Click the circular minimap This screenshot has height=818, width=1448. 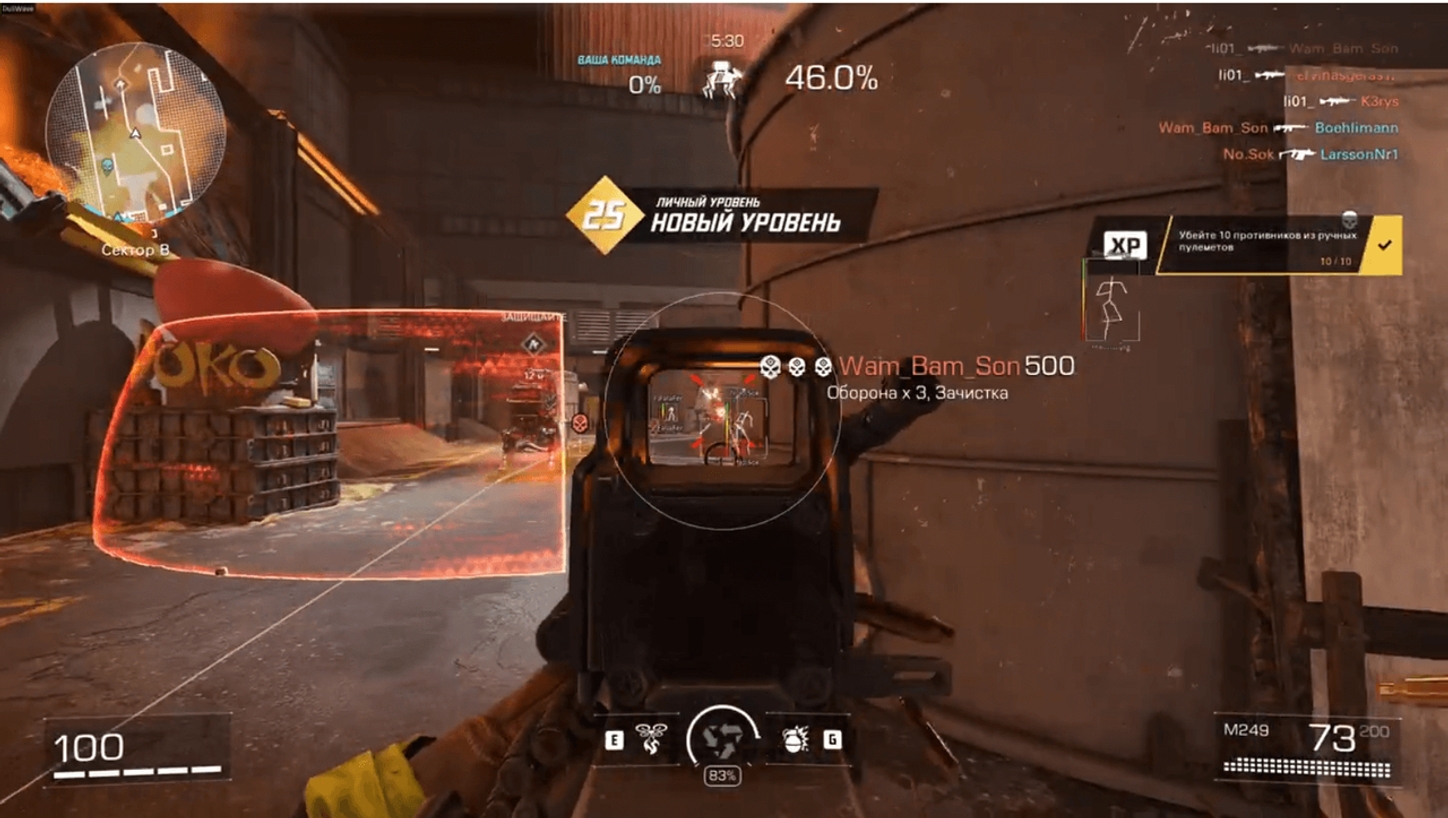(136, 131)
